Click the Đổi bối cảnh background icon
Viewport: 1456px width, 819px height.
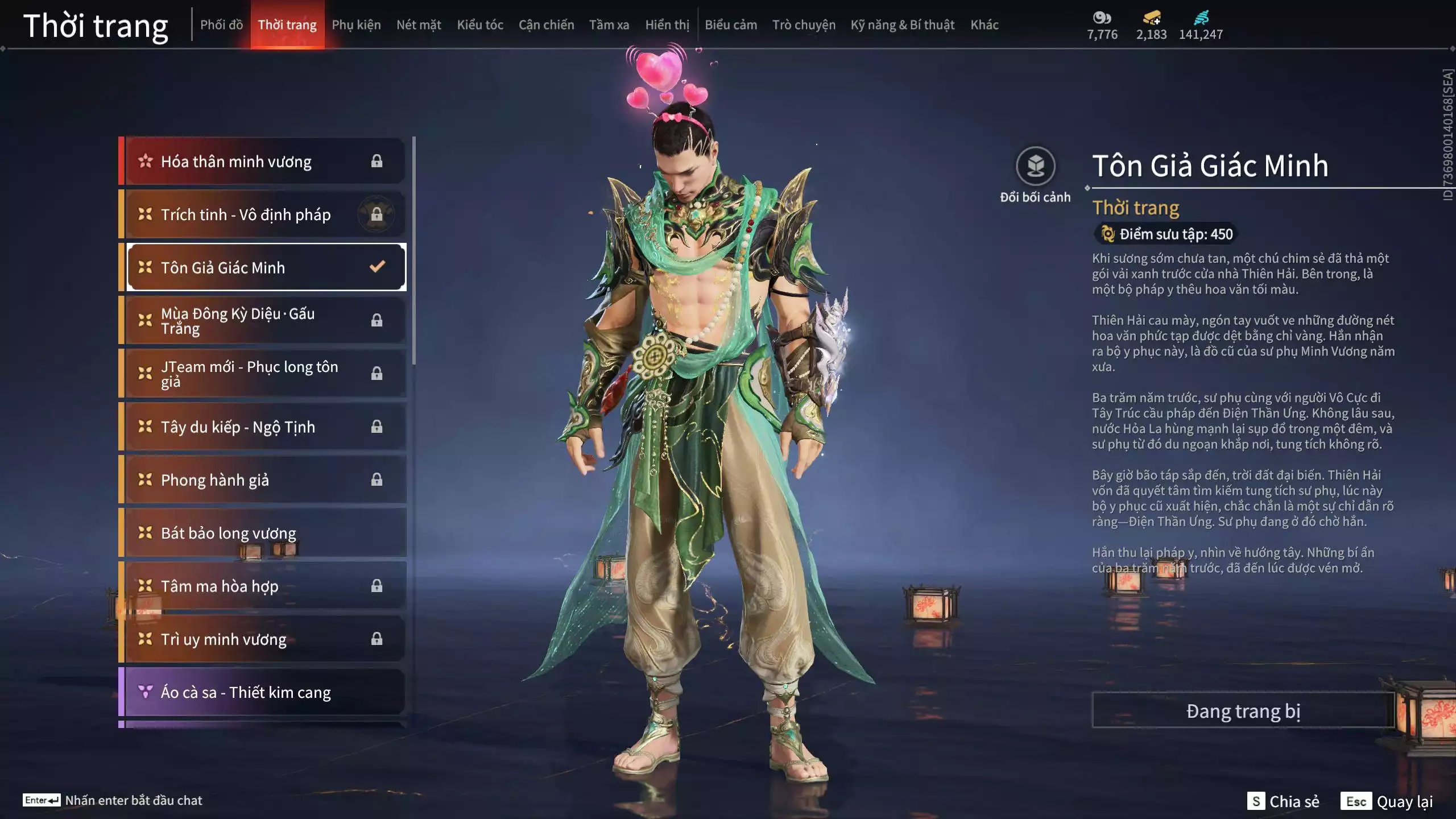click(1035, 167)
